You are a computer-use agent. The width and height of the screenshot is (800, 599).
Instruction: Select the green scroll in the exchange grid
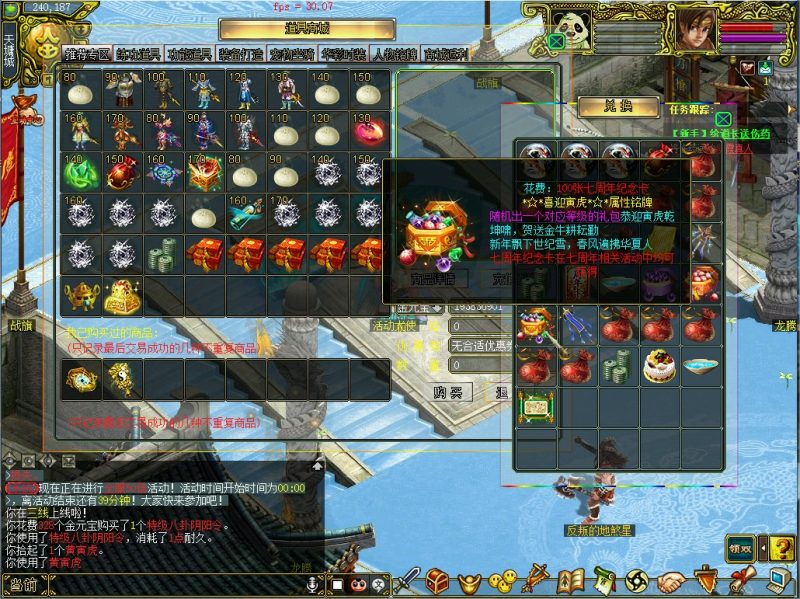click(x=535, y=407)
